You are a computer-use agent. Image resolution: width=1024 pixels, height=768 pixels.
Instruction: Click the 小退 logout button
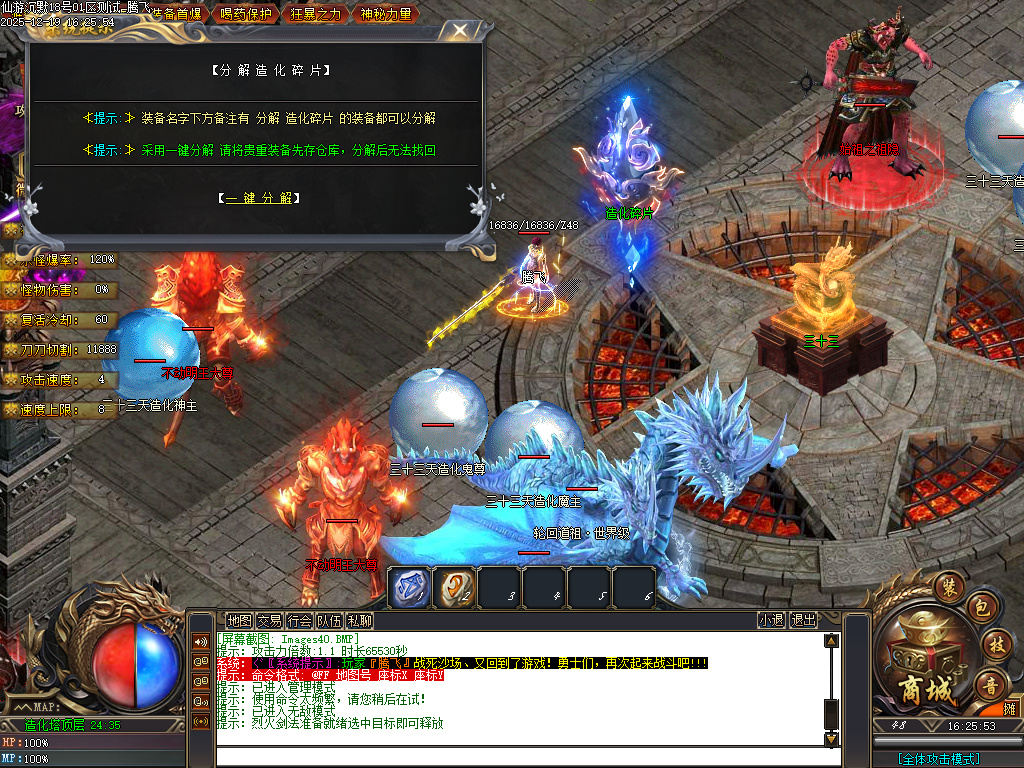pos(771,621)
